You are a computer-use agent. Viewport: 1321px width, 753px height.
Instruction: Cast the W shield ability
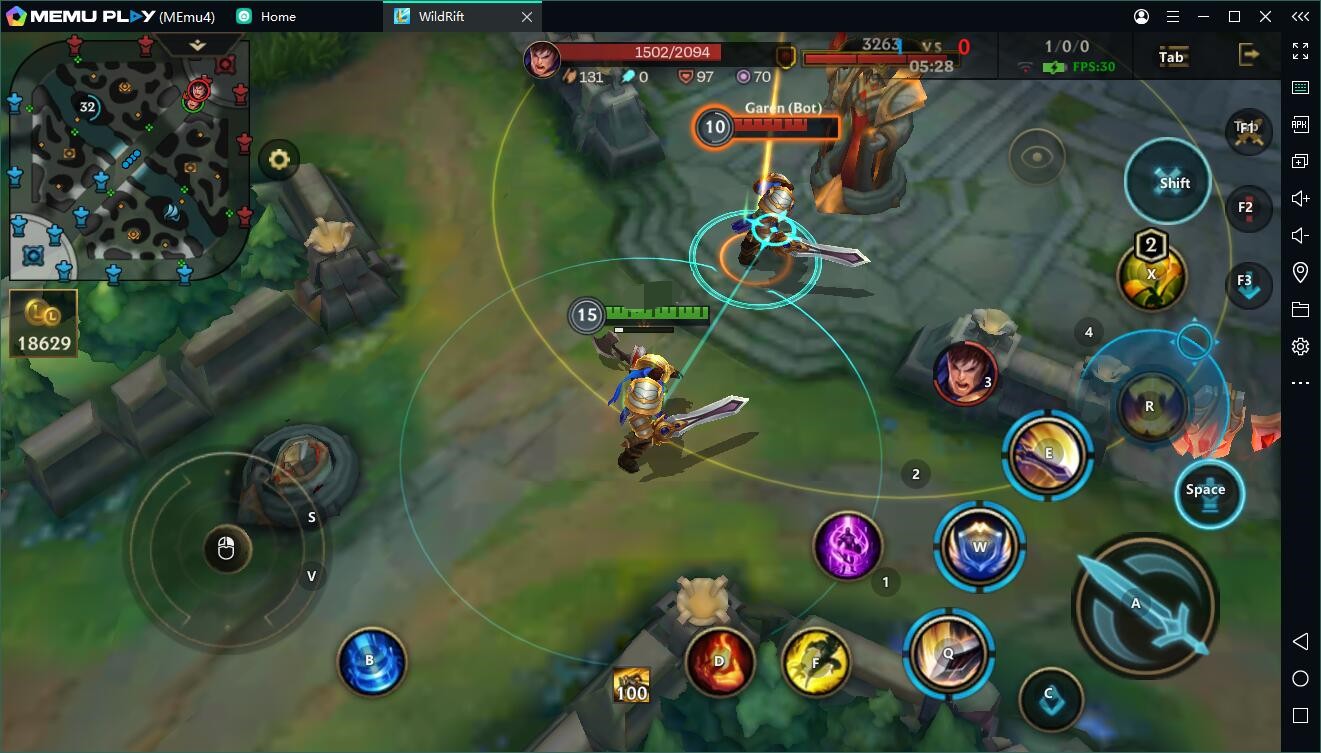[979, 546]
